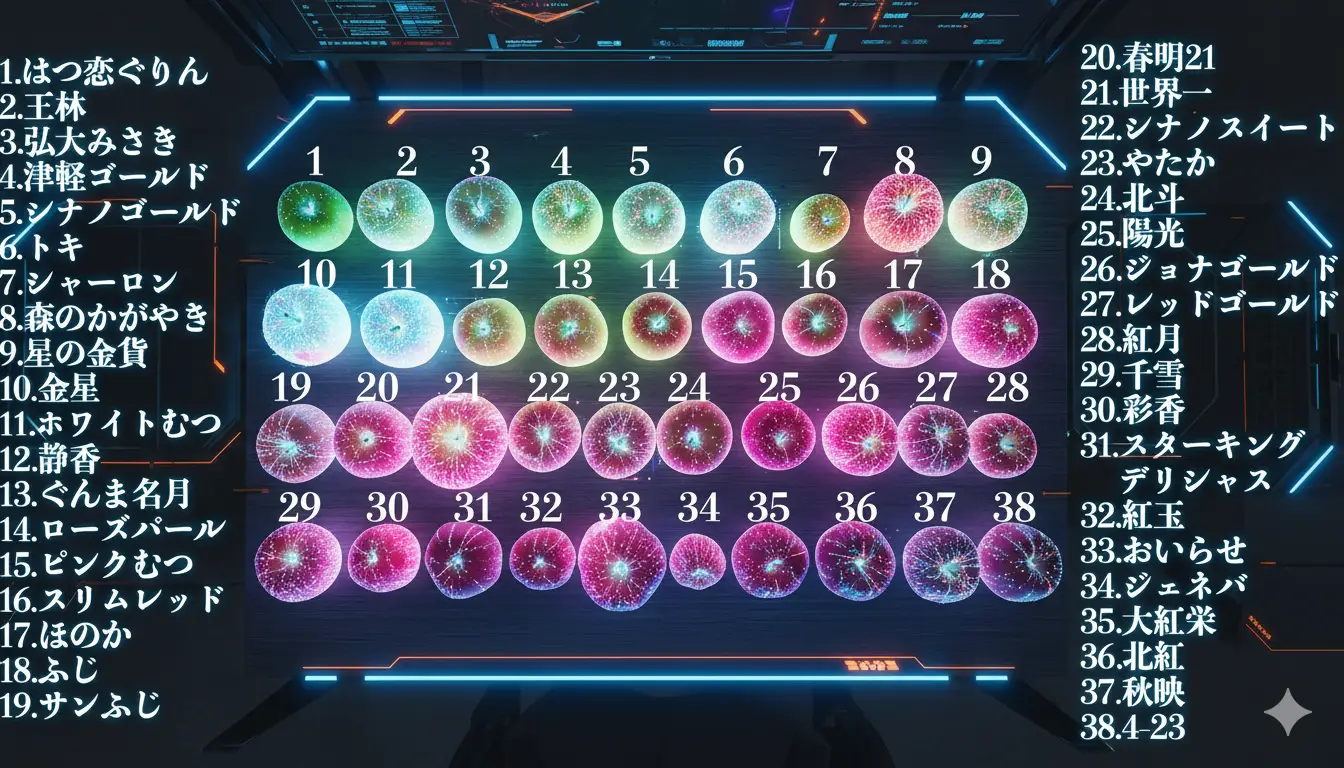Select the ジョナゴールド legend entry

coord(1209,268)
